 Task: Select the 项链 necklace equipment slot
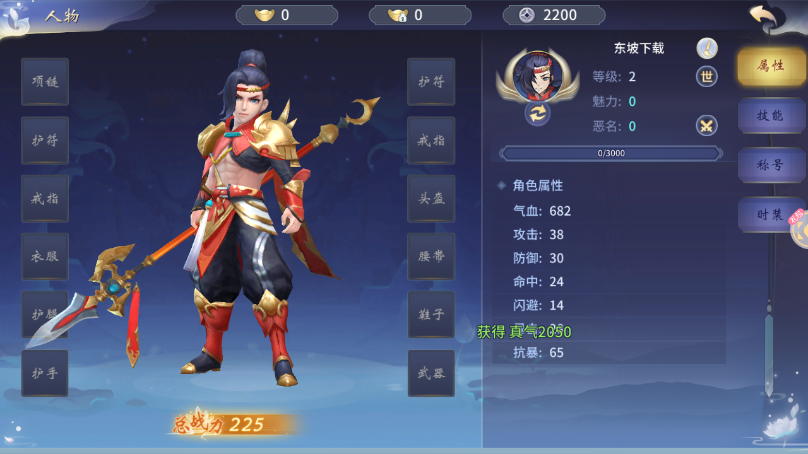(45, 82)
